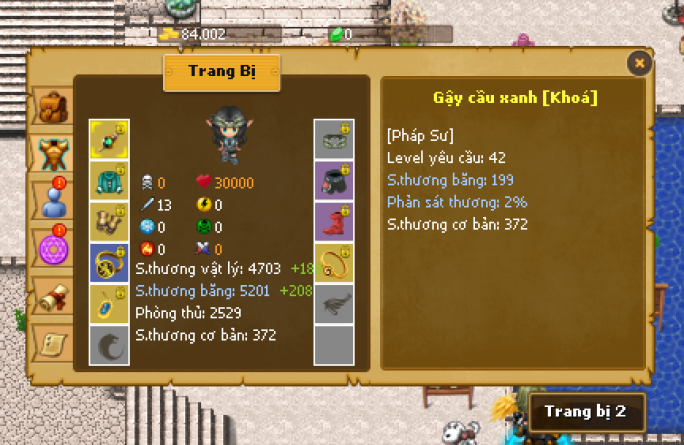
Task: Switch to the armor equipment tab
Action: (50, 154)
